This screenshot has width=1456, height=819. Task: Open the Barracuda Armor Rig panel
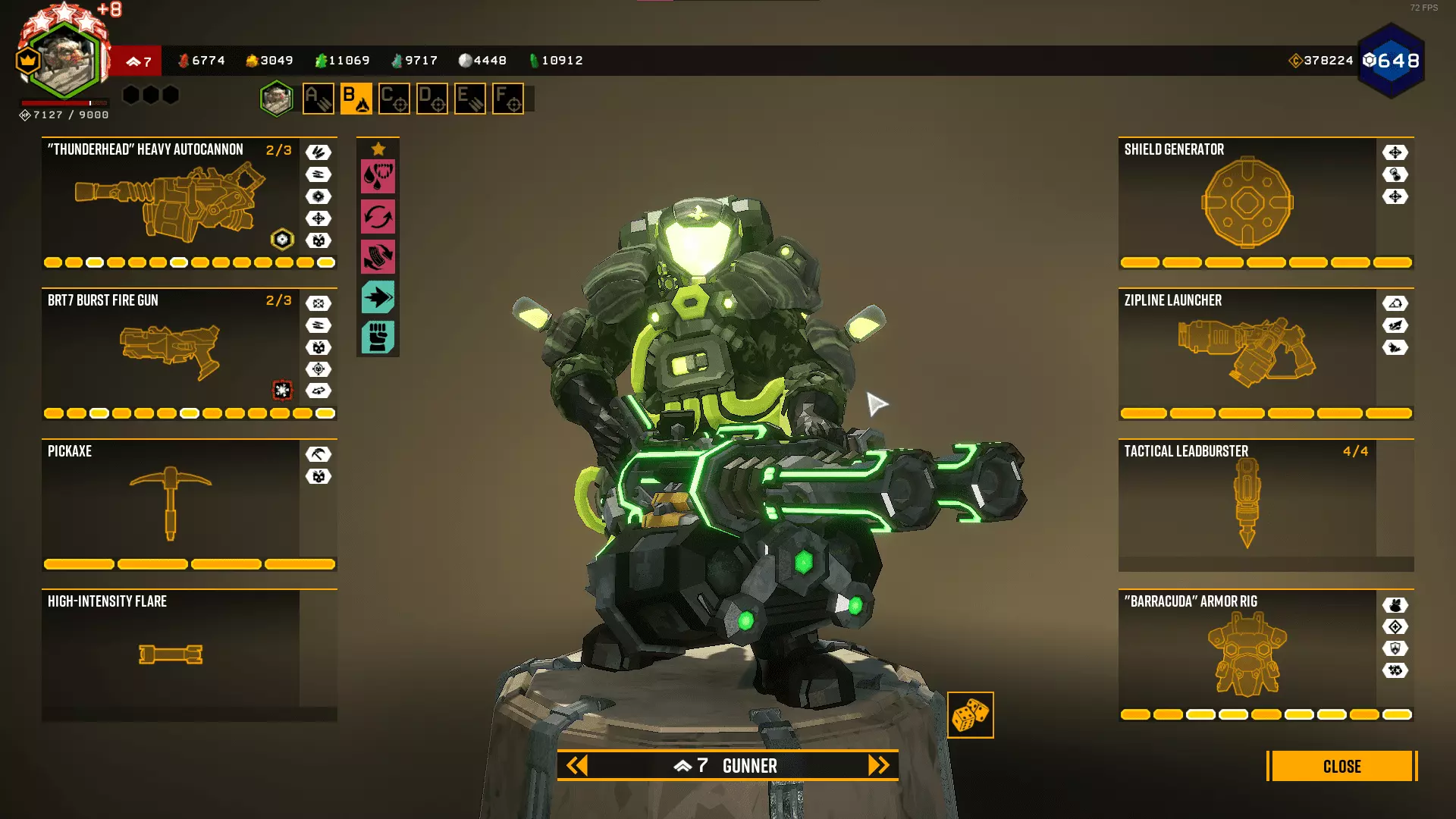(x=1247, y=654)
